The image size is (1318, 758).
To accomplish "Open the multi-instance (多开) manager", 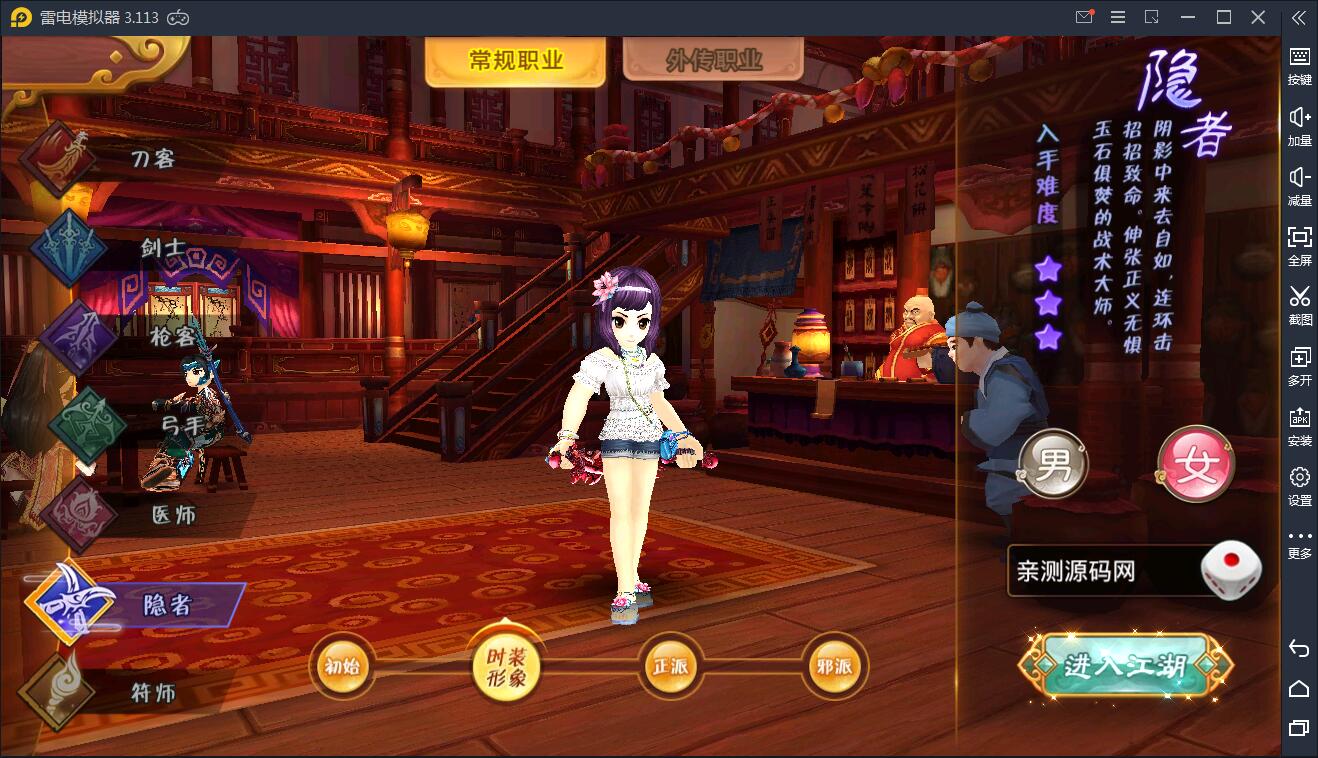I will tap(1299, 363).
